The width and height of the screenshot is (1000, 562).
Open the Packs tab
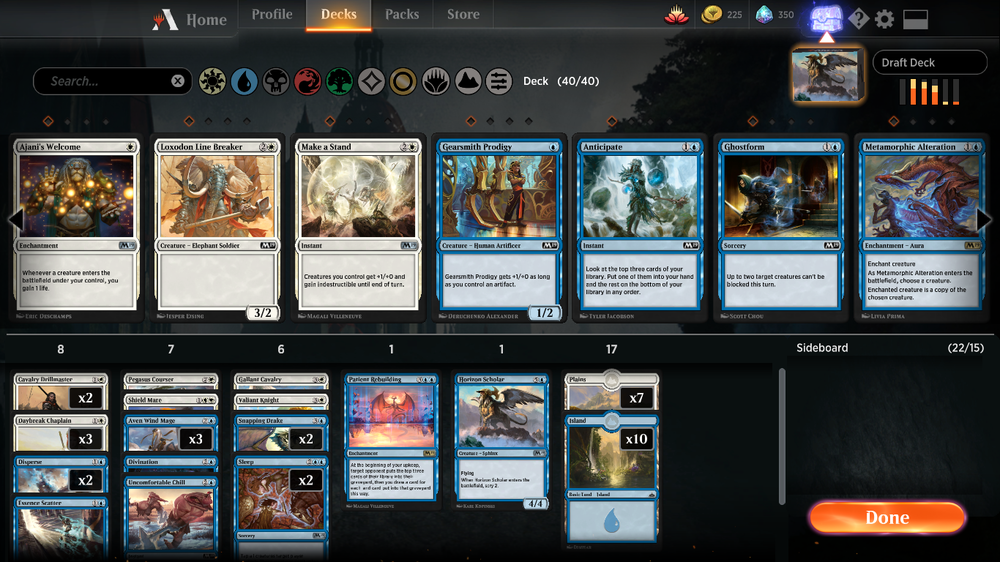402,15
